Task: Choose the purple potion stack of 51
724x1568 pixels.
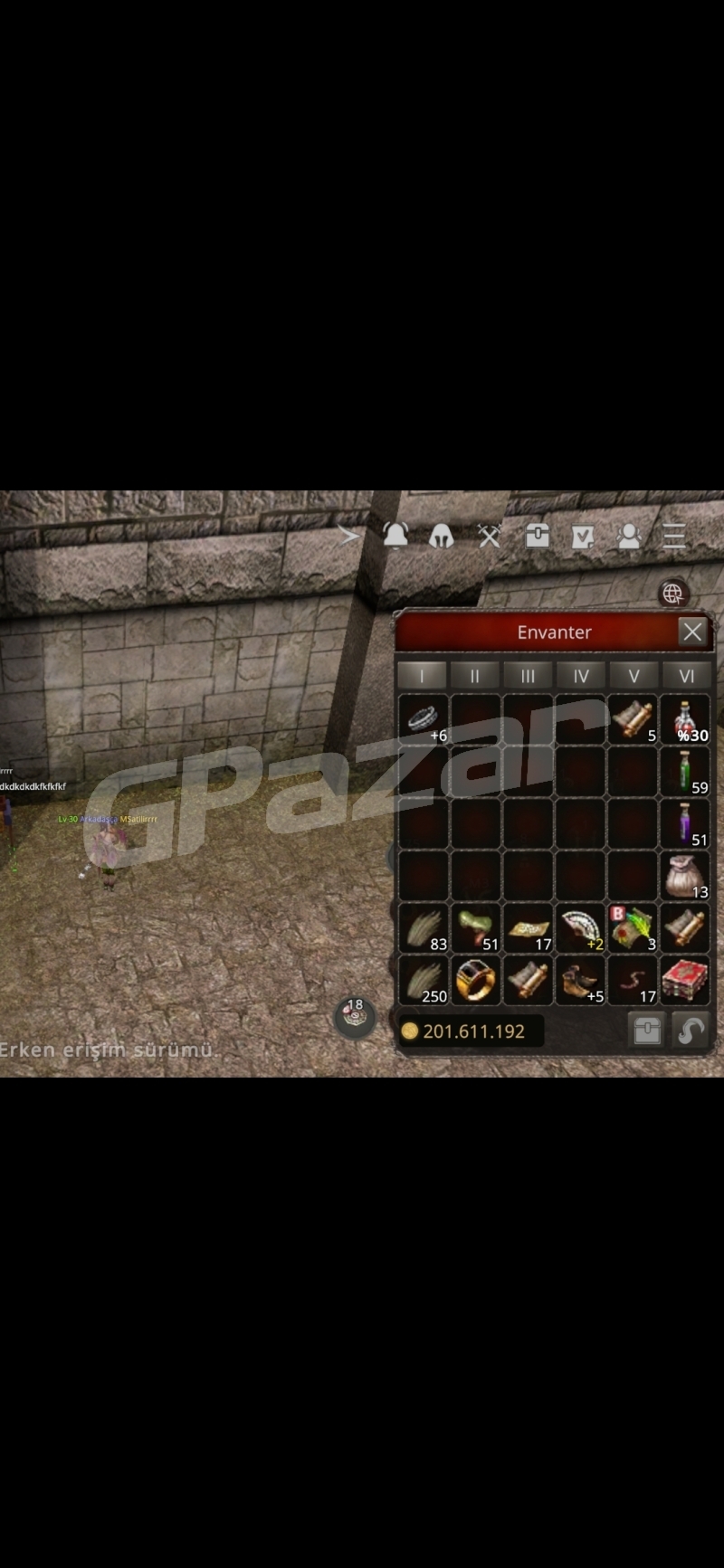Action: click(685, 823)
